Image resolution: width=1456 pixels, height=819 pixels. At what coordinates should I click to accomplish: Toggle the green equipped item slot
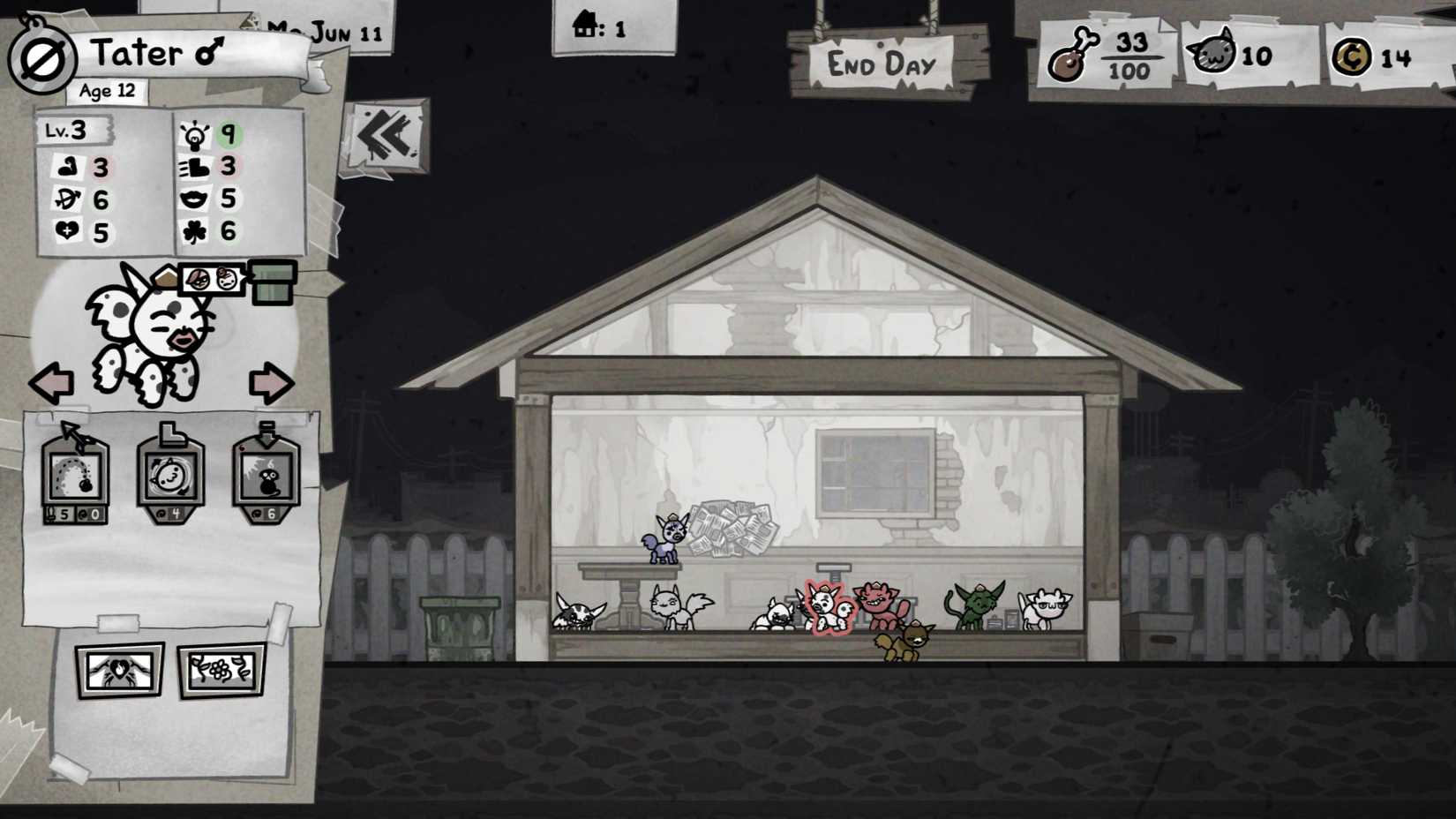272,282
